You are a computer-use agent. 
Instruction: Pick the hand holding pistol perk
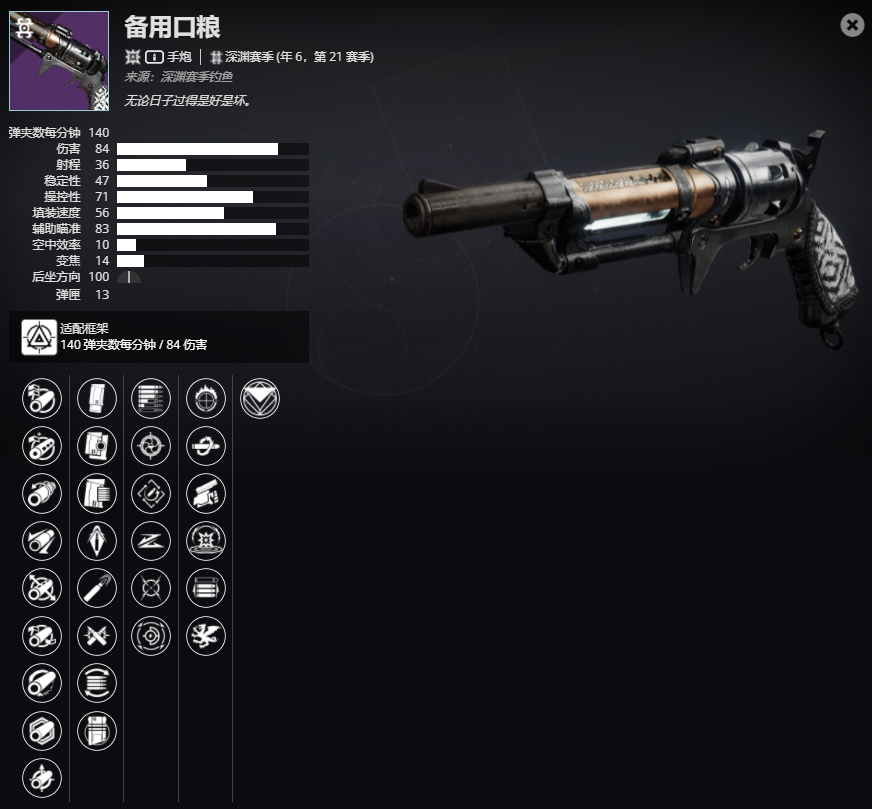[205, 493]
